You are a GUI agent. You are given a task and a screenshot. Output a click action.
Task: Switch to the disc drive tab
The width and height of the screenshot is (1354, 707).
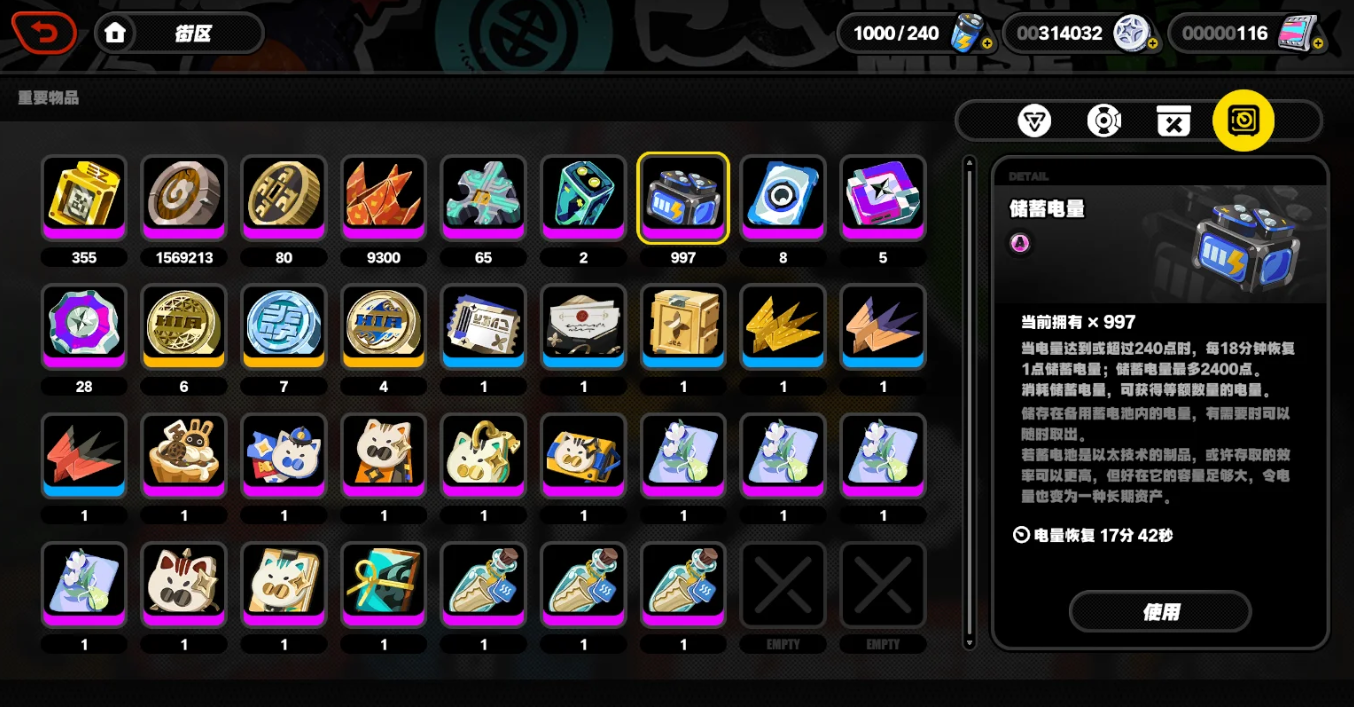pos(1104,121)
